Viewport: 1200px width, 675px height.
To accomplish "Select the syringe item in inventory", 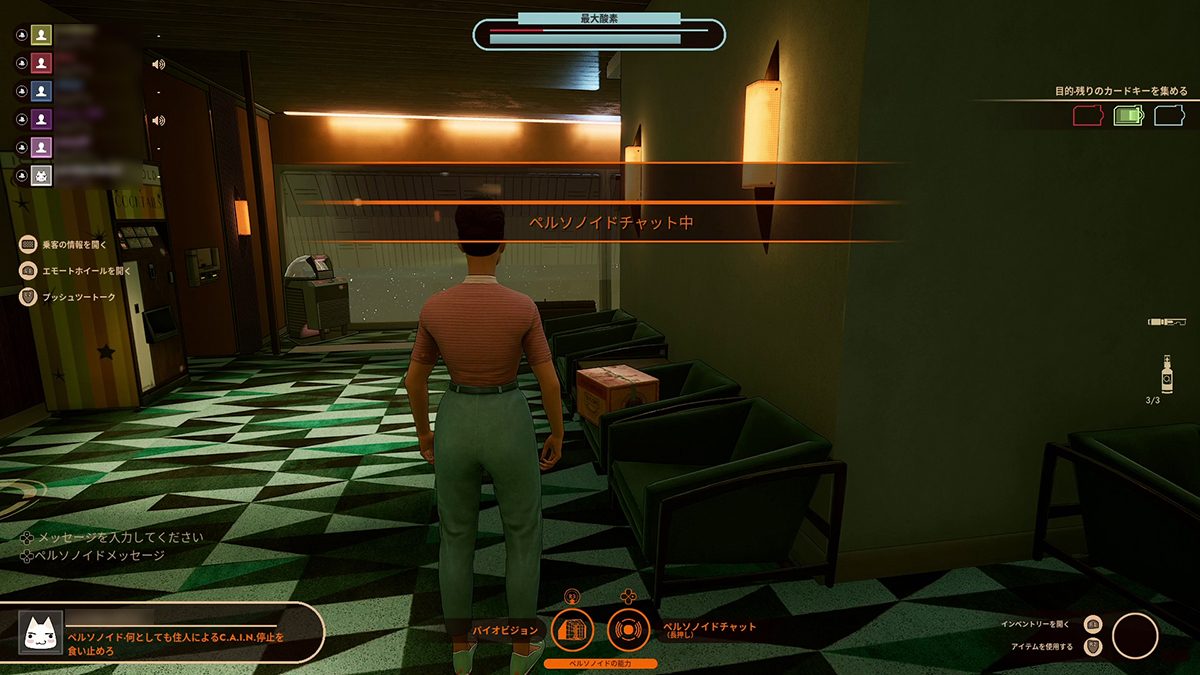I will pyautogui.click(x=1167, y=321).
